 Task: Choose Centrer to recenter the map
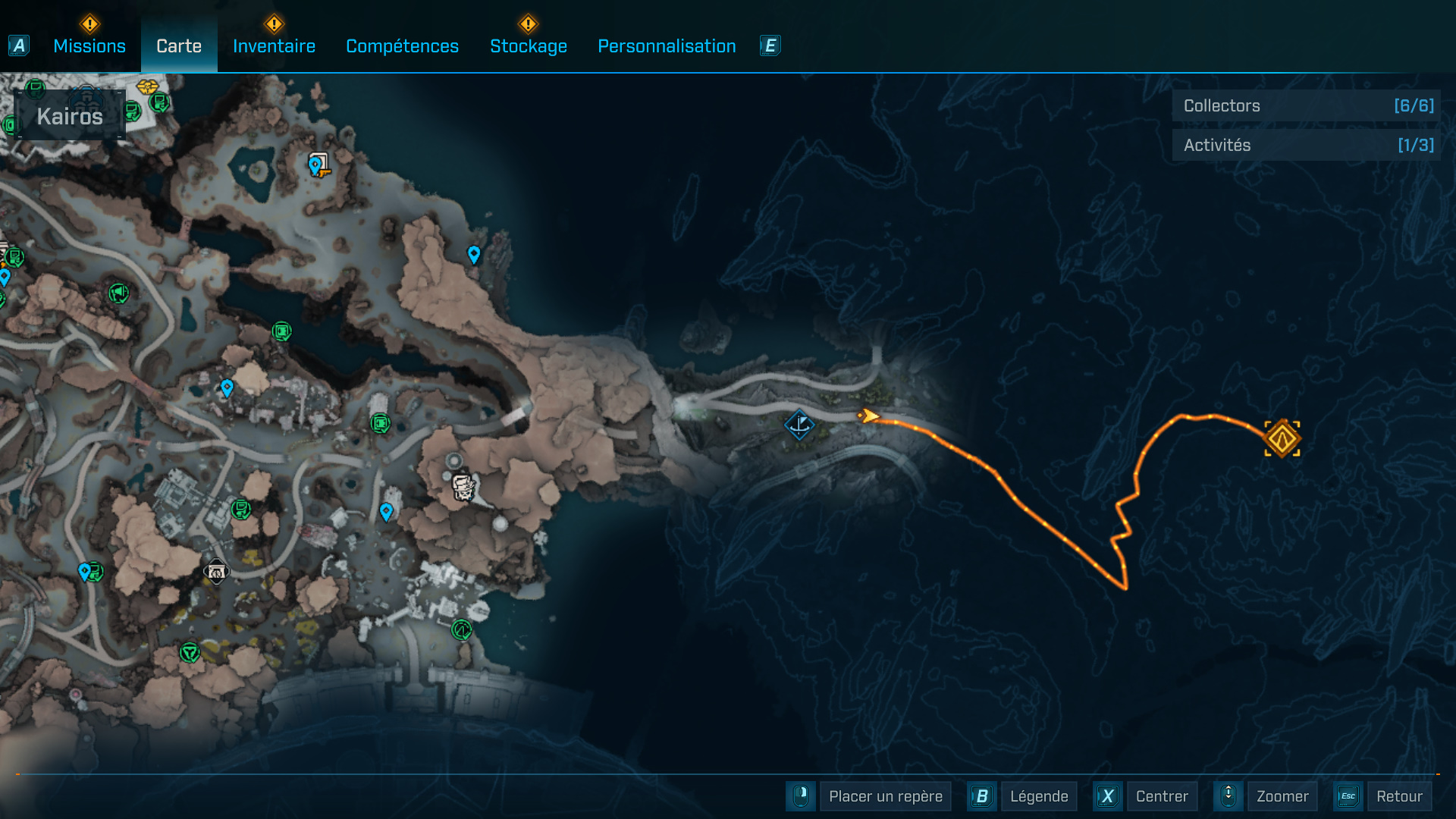pos(1161,796)
